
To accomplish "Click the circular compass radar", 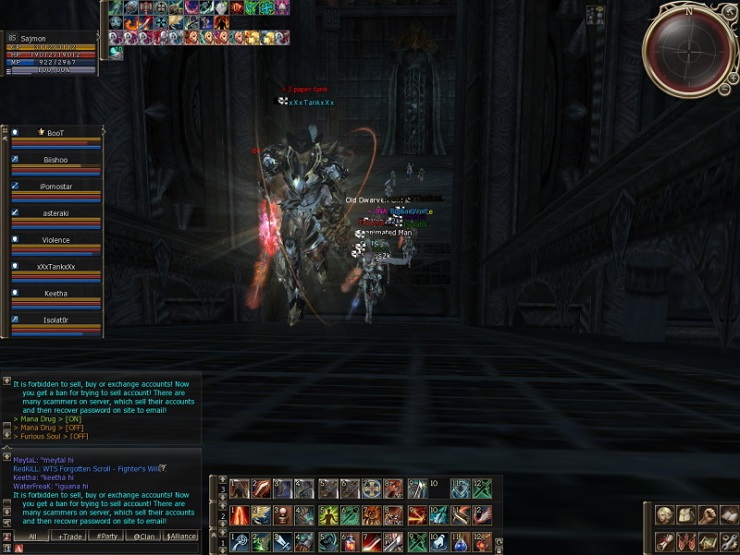I will (x=688, y=49).
